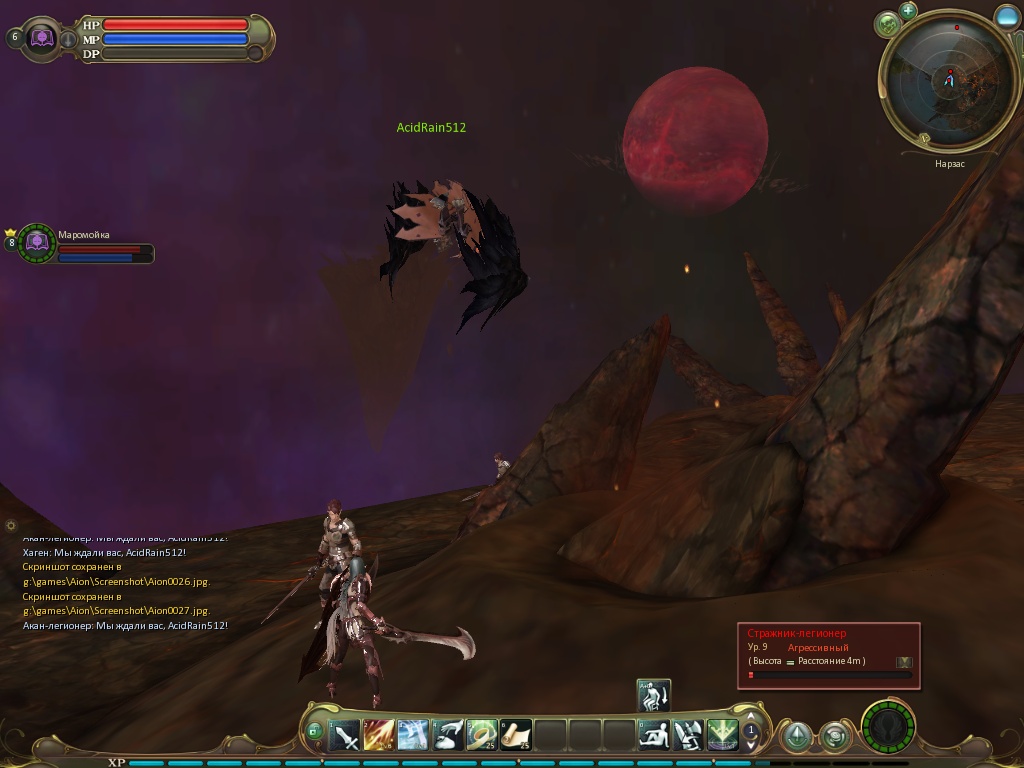This screenshot has height=768, width=1024.
Task: Cast the blue ice spell skill
Action: pyautogui.click(x=413, y=736)
